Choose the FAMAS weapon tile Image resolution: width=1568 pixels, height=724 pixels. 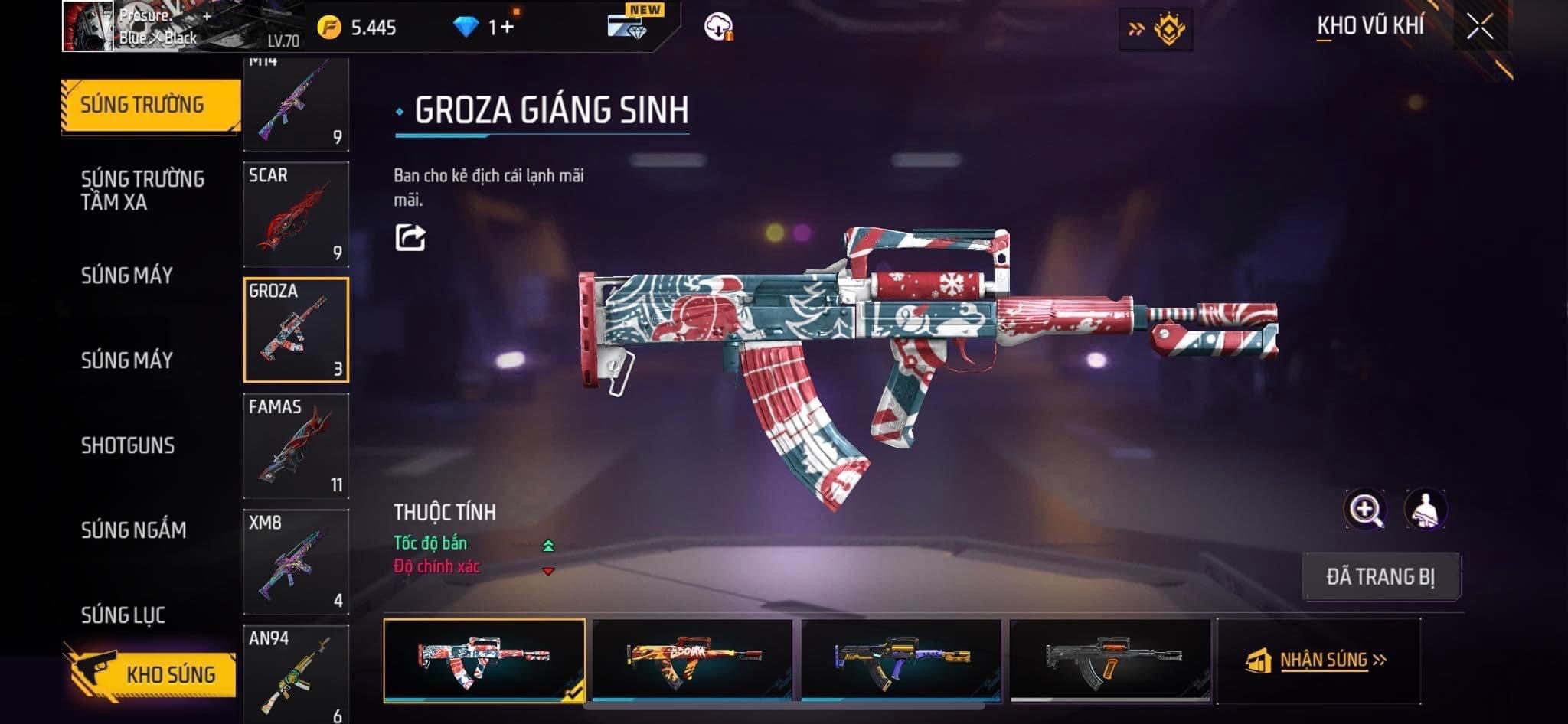tap(296, 445)
